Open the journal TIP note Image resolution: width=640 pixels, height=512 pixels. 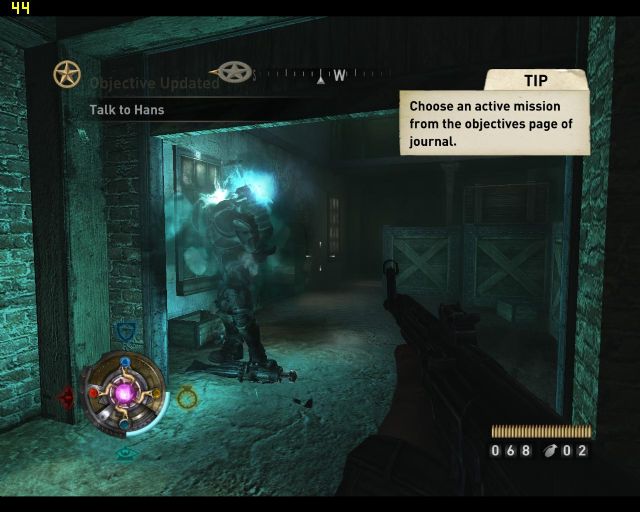pos(494,123)
